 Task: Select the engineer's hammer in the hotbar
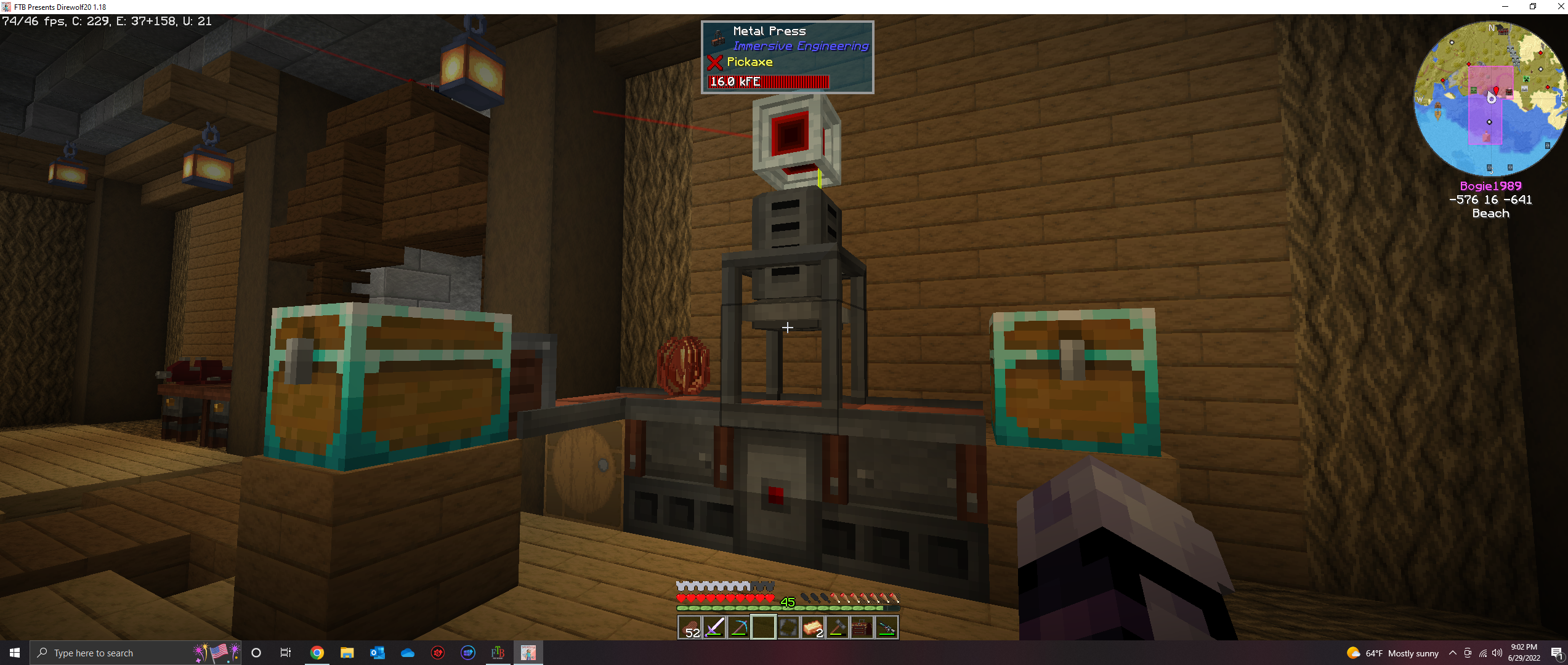(838, 627)
